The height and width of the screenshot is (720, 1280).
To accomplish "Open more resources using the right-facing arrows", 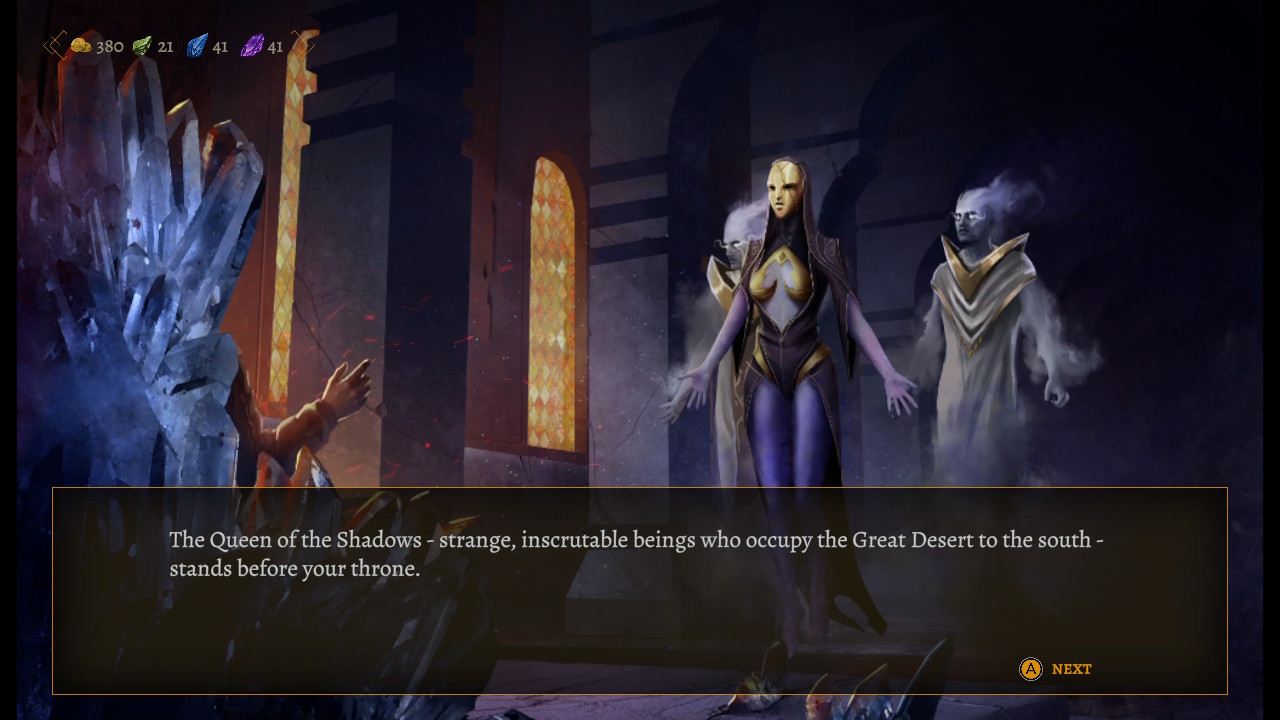I will tap(305, 45).
